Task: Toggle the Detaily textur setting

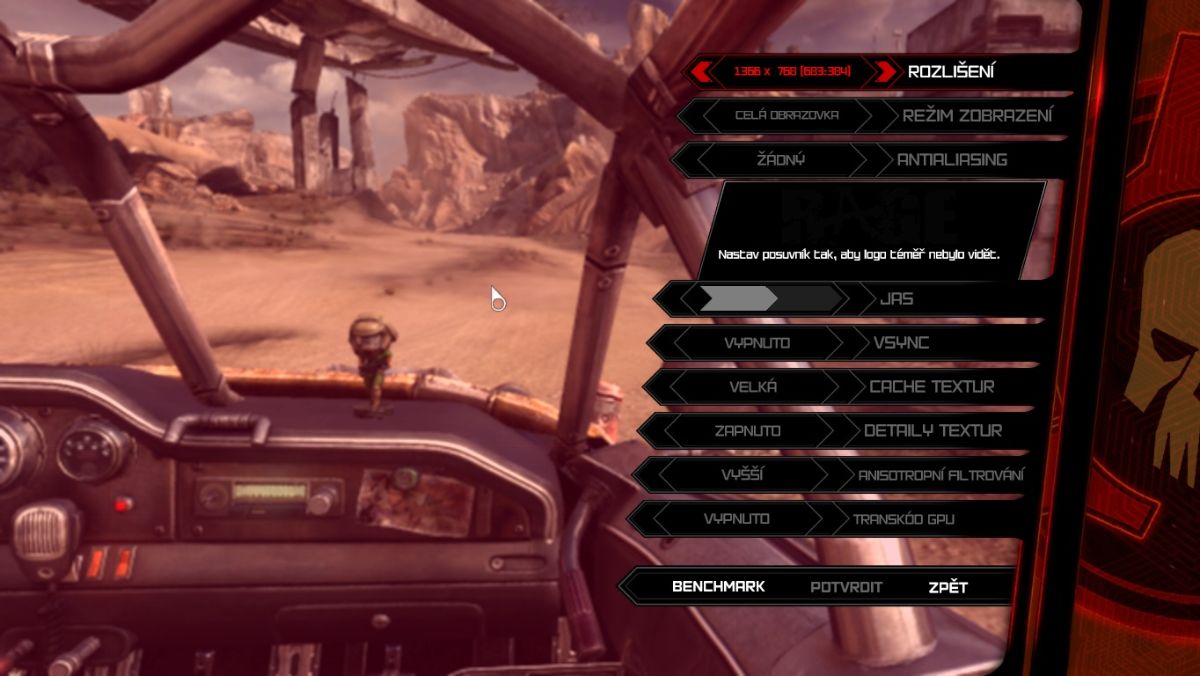Action: pyautogui.click(x=747, y=431)
